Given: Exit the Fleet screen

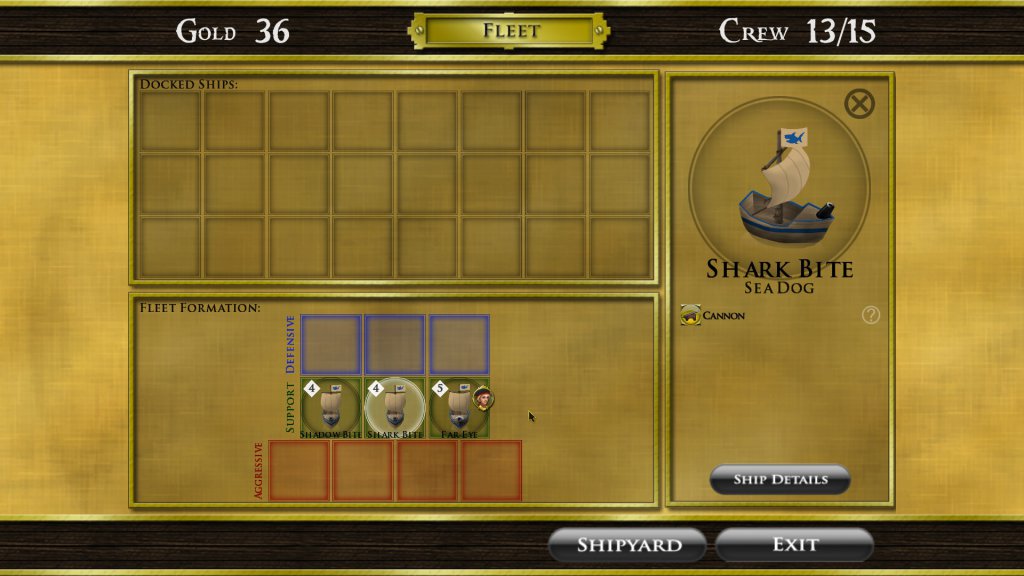Looking at the screenshot, I should click(795, 545).
